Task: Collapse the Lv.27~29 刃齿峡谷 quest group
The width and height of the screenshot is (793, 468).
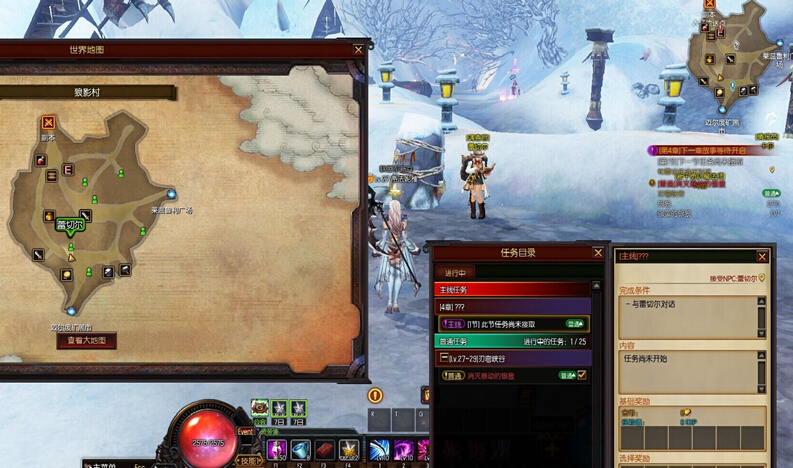Action: point(443,358)
